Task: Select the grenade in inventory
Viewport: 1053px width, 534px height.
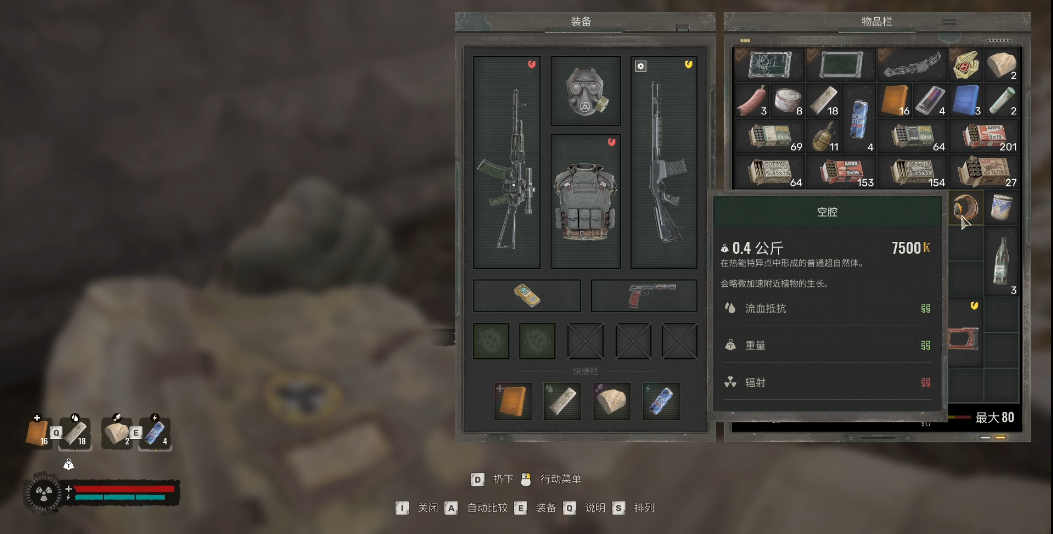Action: [824, 136]
